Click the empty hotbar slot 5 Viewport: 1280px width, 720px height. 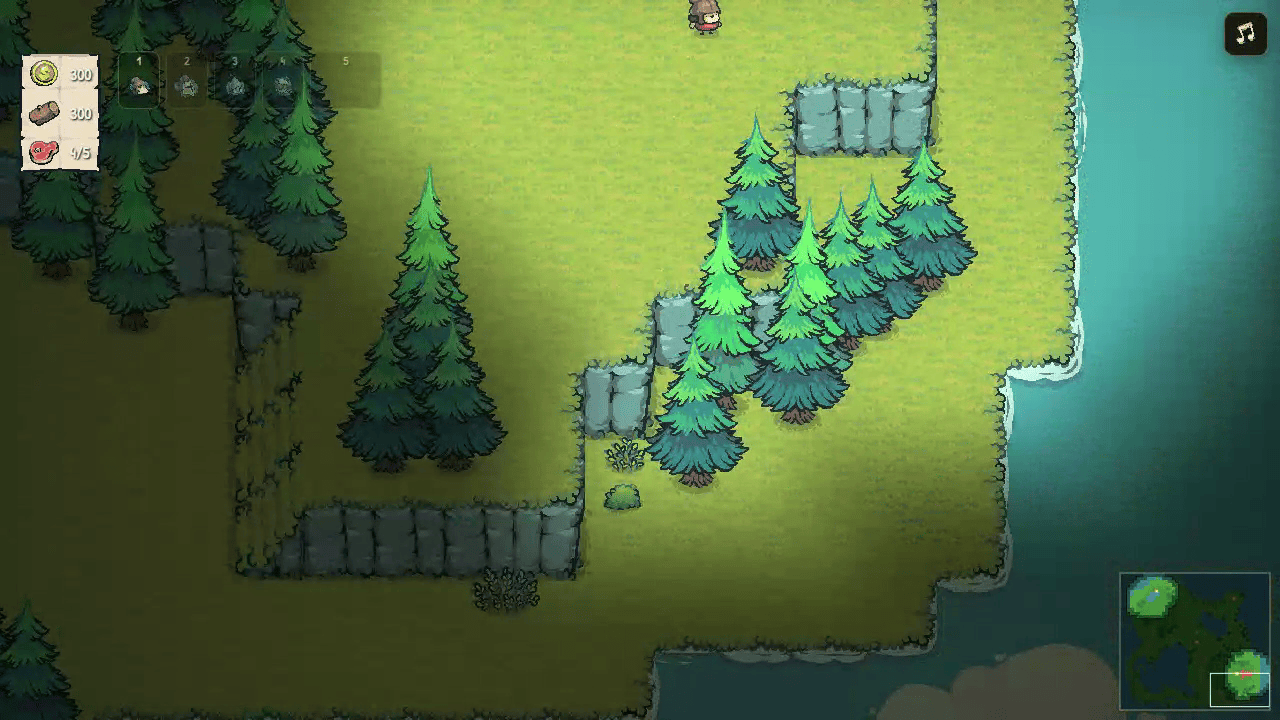(345, 85)
